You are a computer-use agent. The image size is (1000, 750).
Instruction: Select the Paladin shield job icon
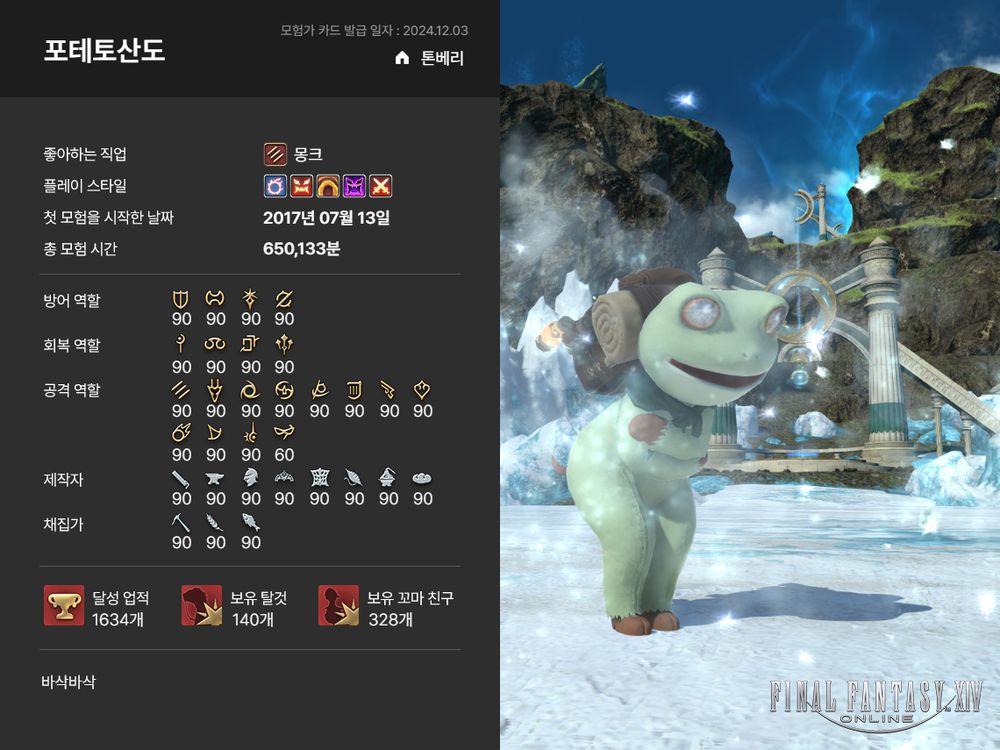181,298
